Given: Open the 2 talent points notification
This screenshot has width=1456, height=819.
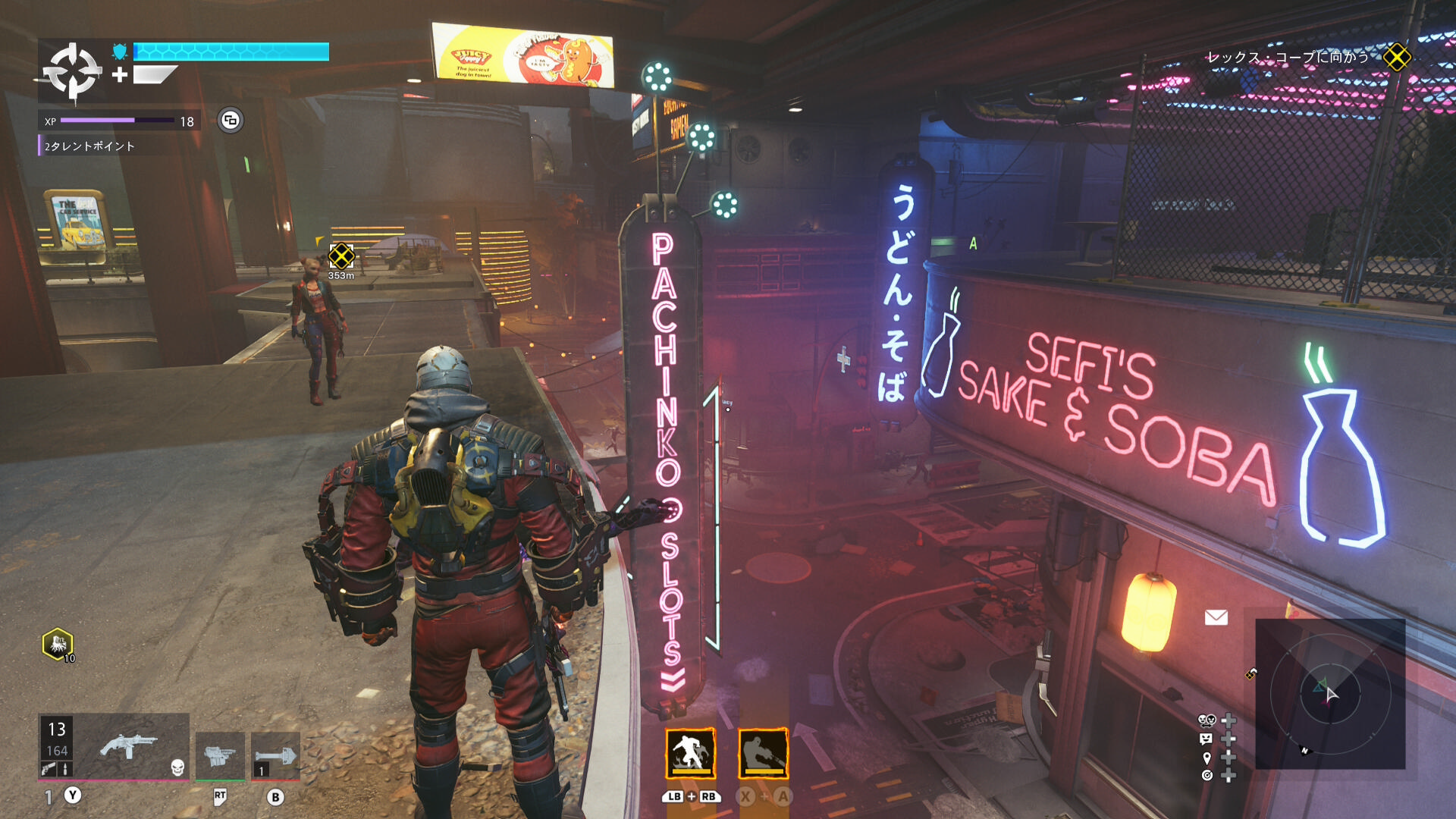Looking at the screenshot, I should 89,146.
